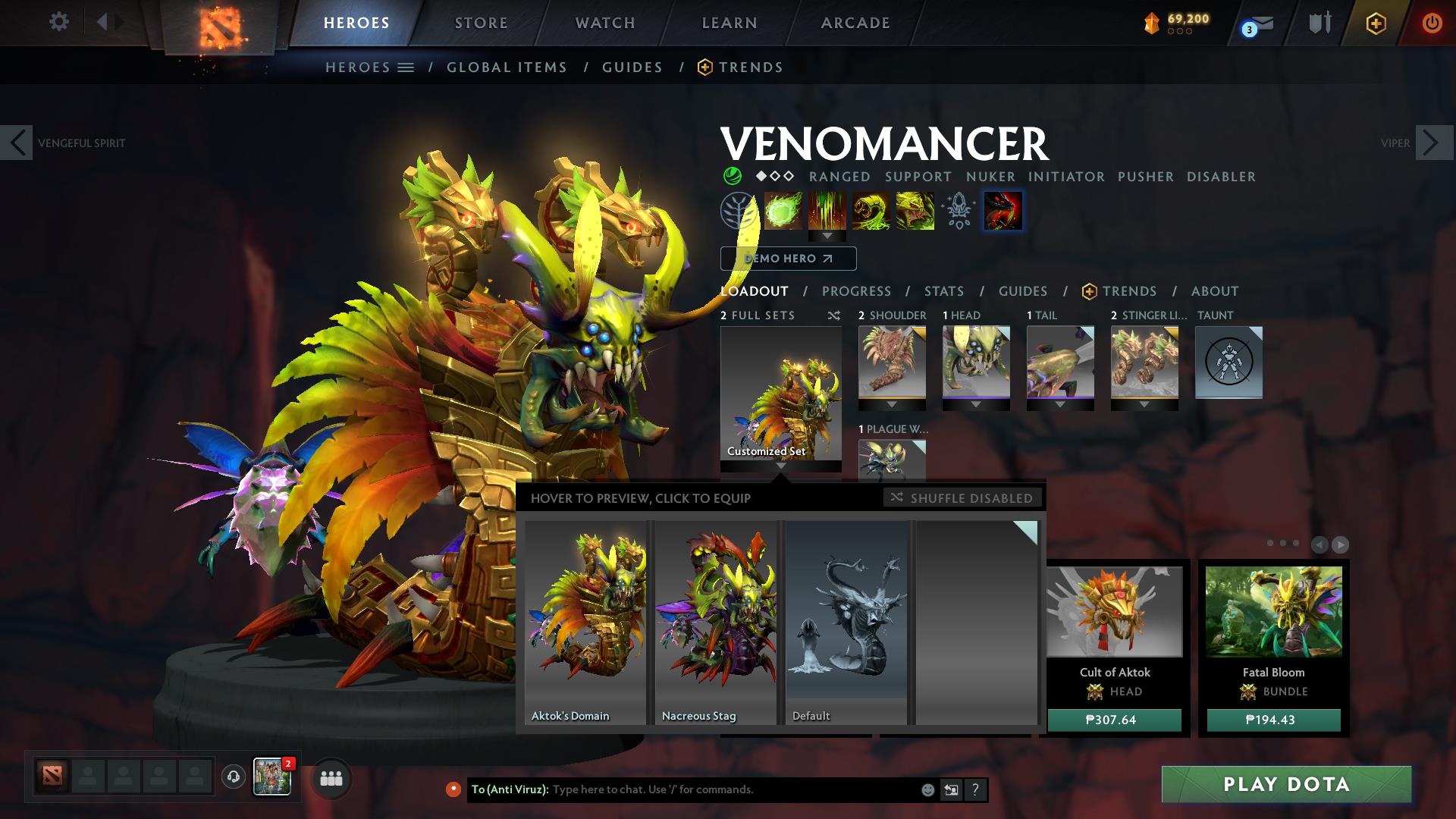Select the Venomous Gale ability icon
Screen dimensions: 1456x819
tap(781, 211)
